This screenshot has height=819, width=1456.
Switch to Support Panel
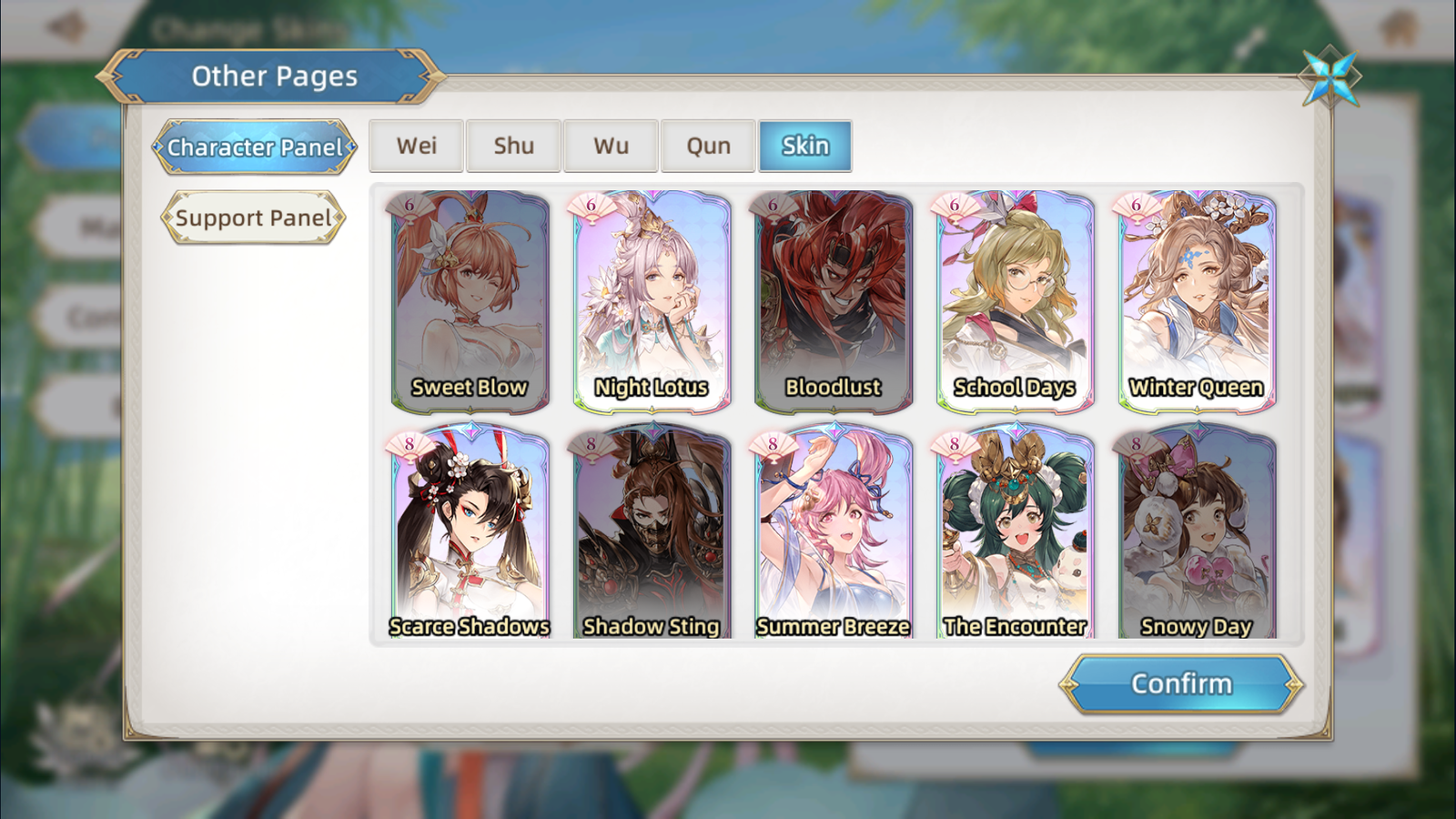coord(254,217)
